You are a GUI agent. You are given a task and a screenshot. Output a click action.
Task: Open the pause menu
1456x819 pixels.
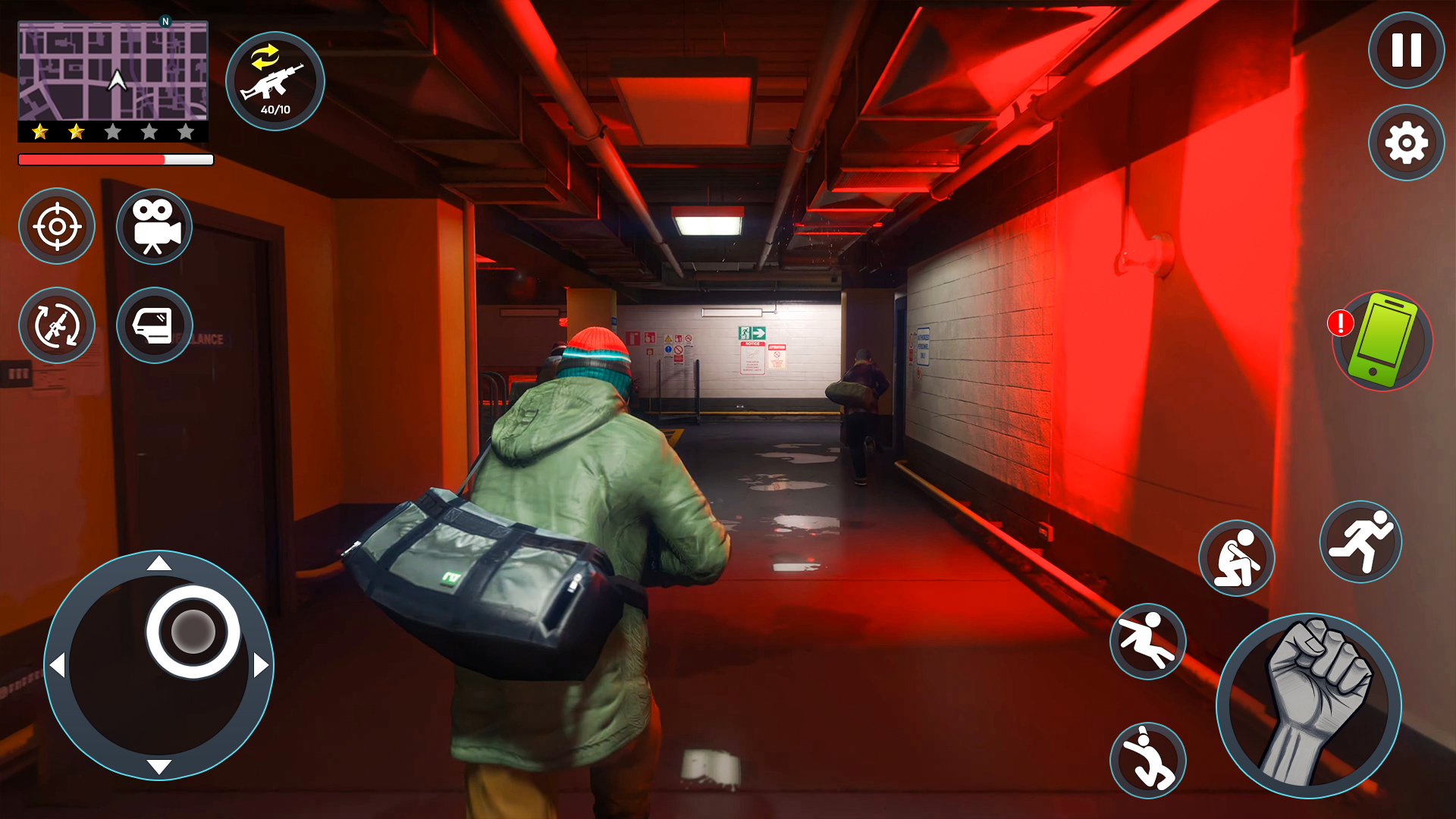click(x=1407, y=50)
